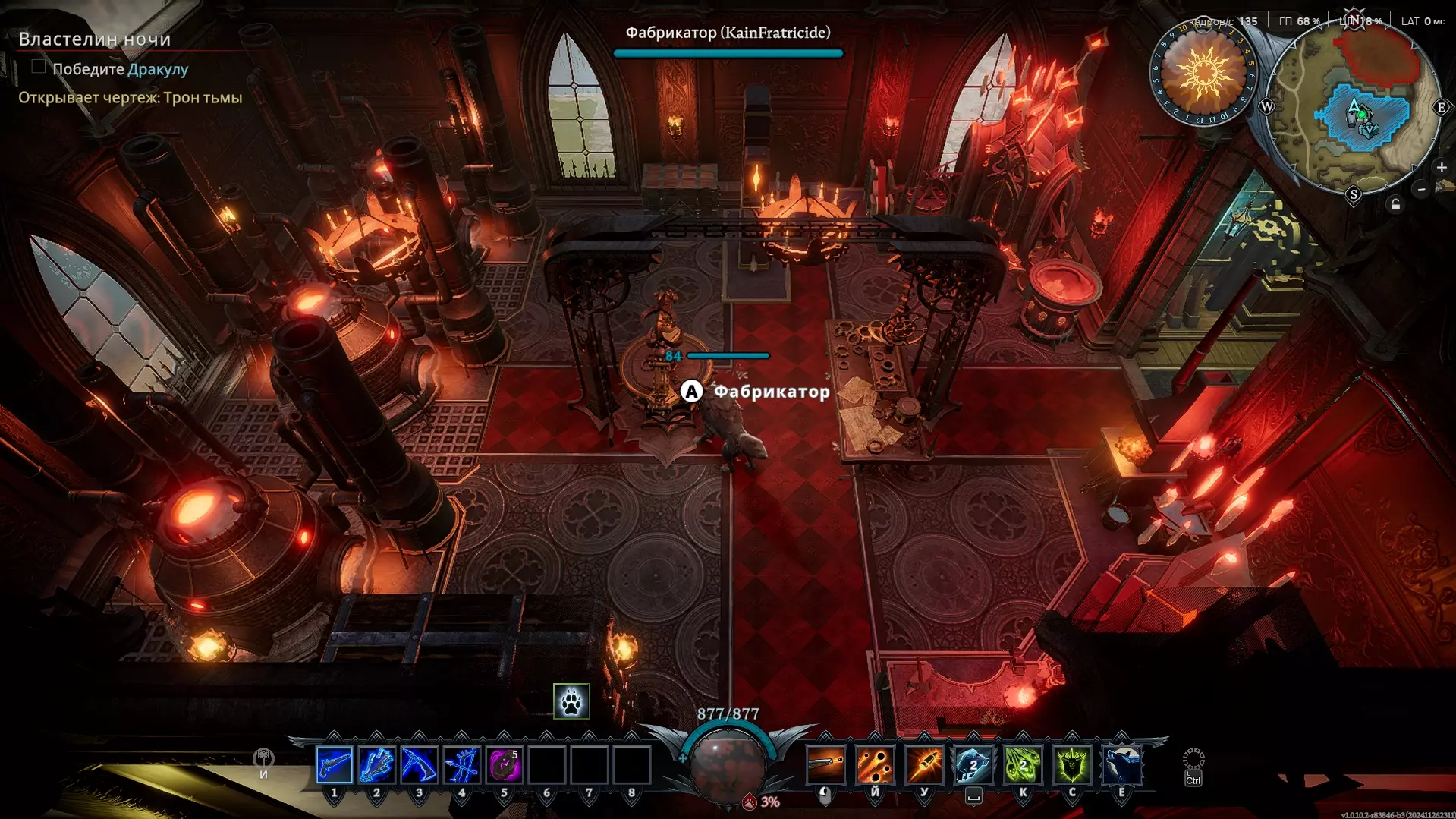Viewport: 1456px width, 819px height.
Task: Activate the blue wolf dash ability
Action: (973, 764)
